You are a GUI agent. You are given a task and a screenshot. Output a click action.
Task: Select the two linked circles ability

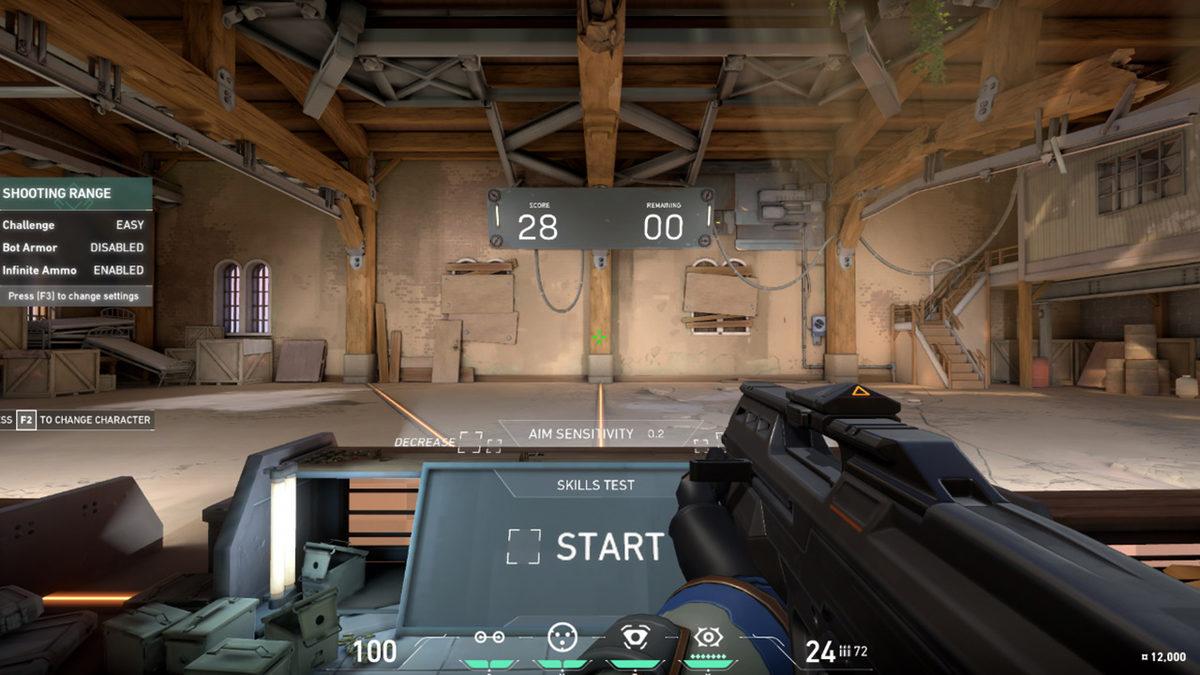click(489, 638)
